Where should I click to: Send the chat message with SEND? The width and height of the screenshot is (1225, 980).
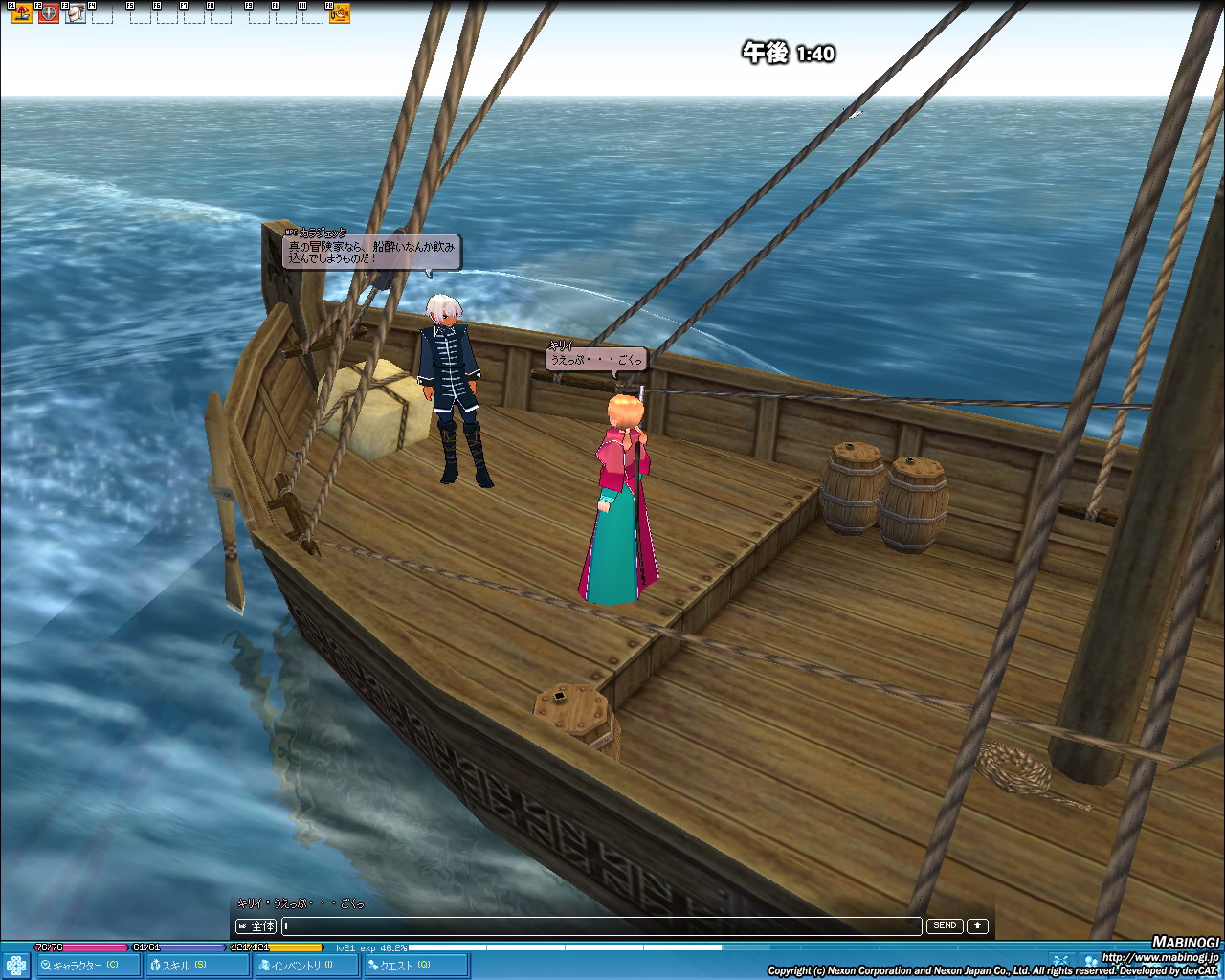[x=945, y=925]
